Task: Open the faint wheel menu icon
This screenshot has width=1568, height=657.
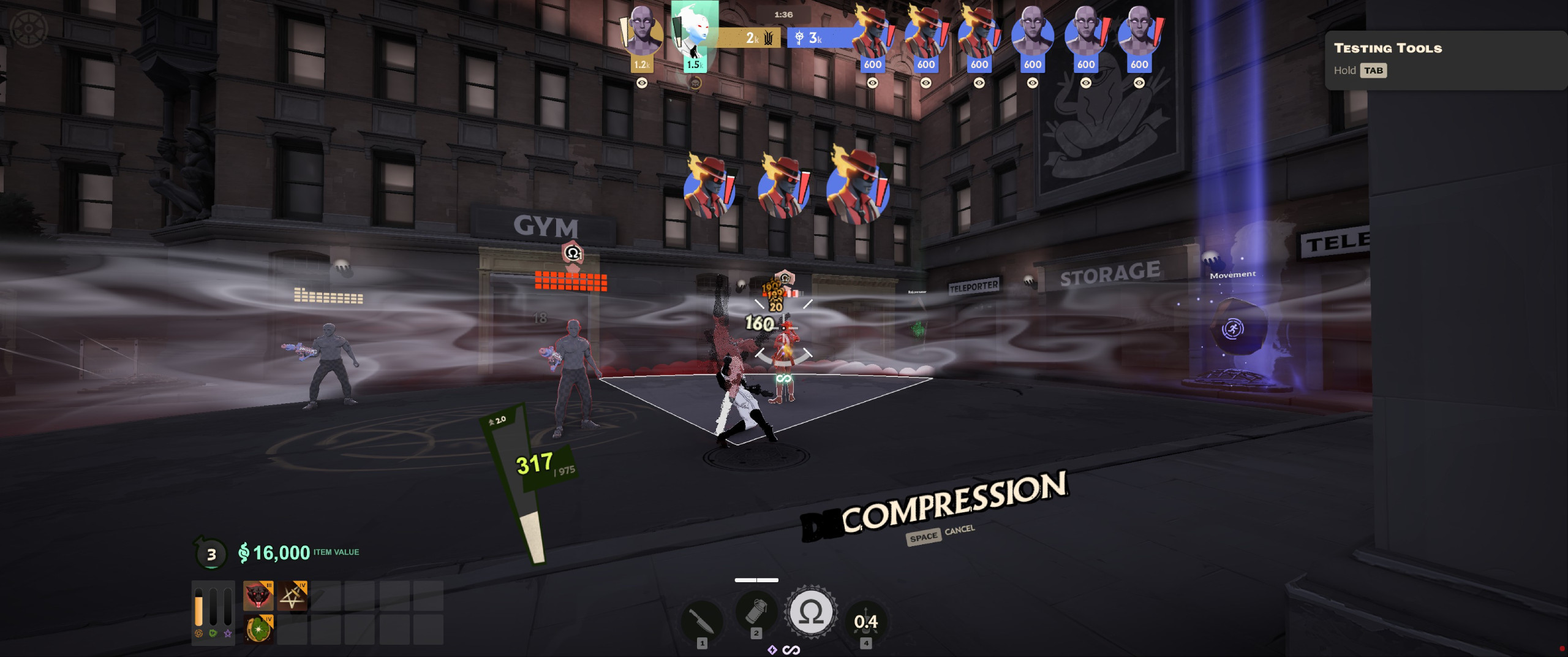Action: click(x=28, y=29)
